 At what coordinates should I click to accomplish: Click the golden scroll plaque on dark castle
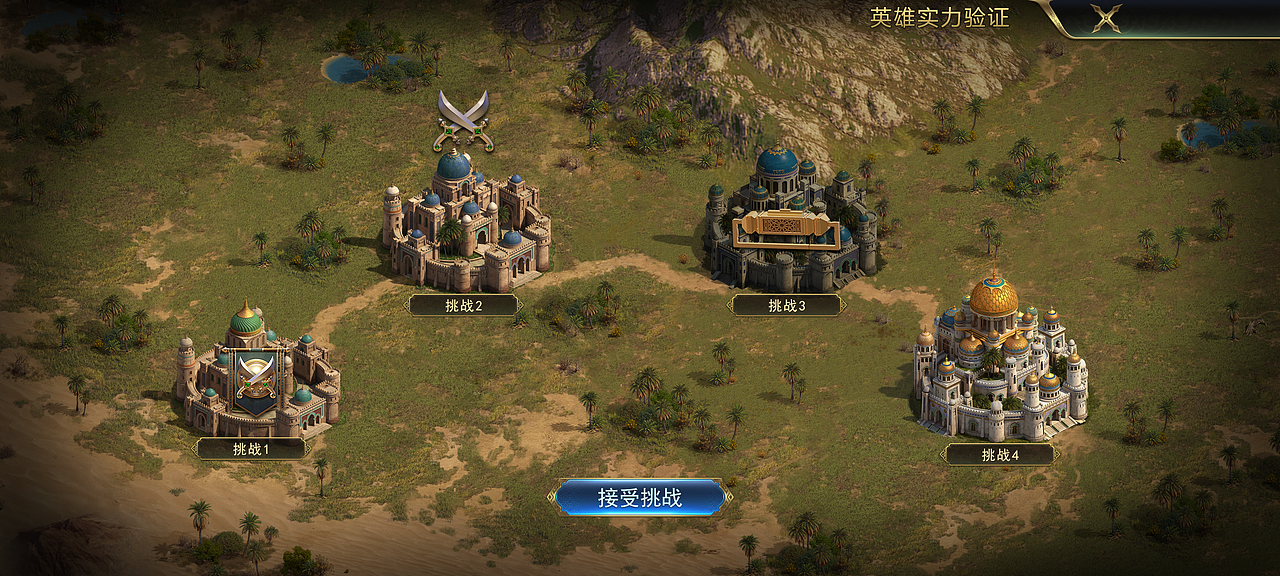click(x=783, y=229)
